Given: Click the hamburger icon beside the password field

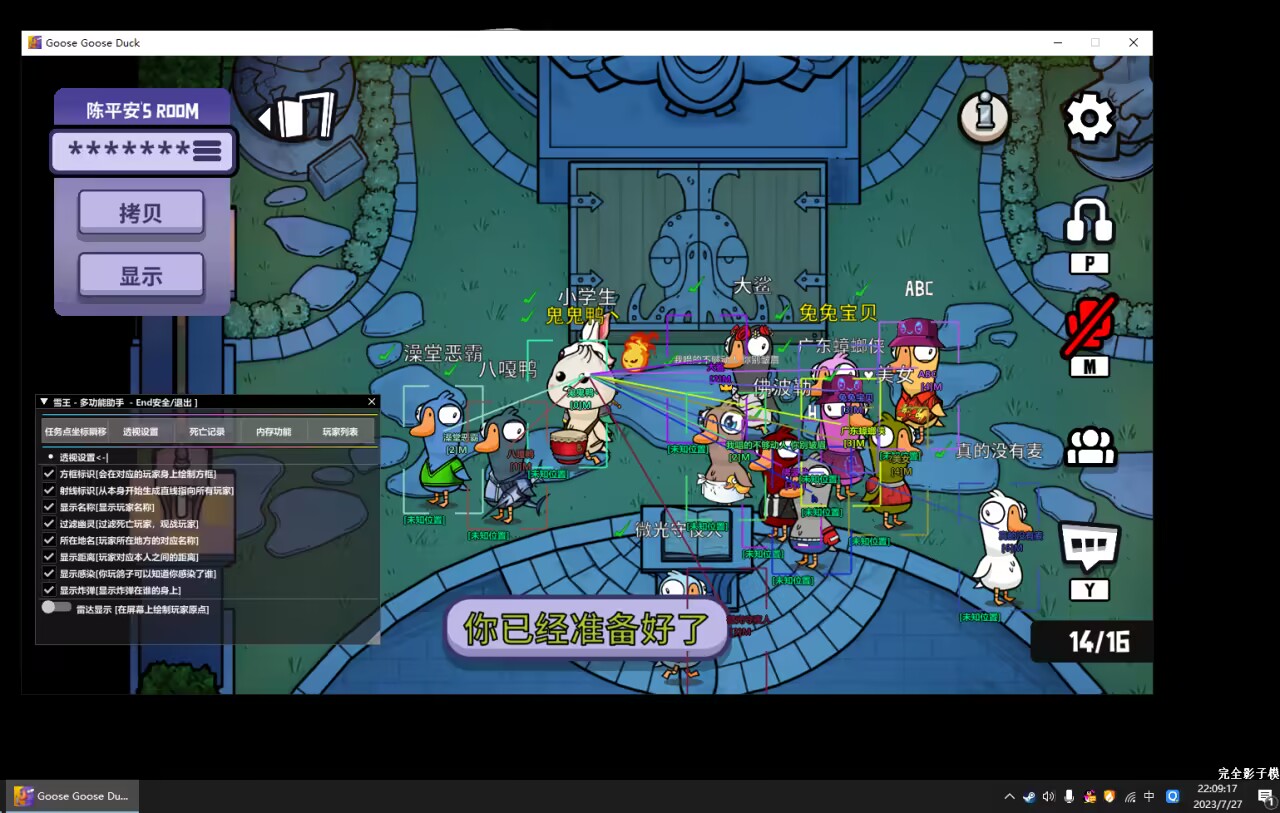Looking at the screenshot, I should pyautogui.click(x=206, y=151).
